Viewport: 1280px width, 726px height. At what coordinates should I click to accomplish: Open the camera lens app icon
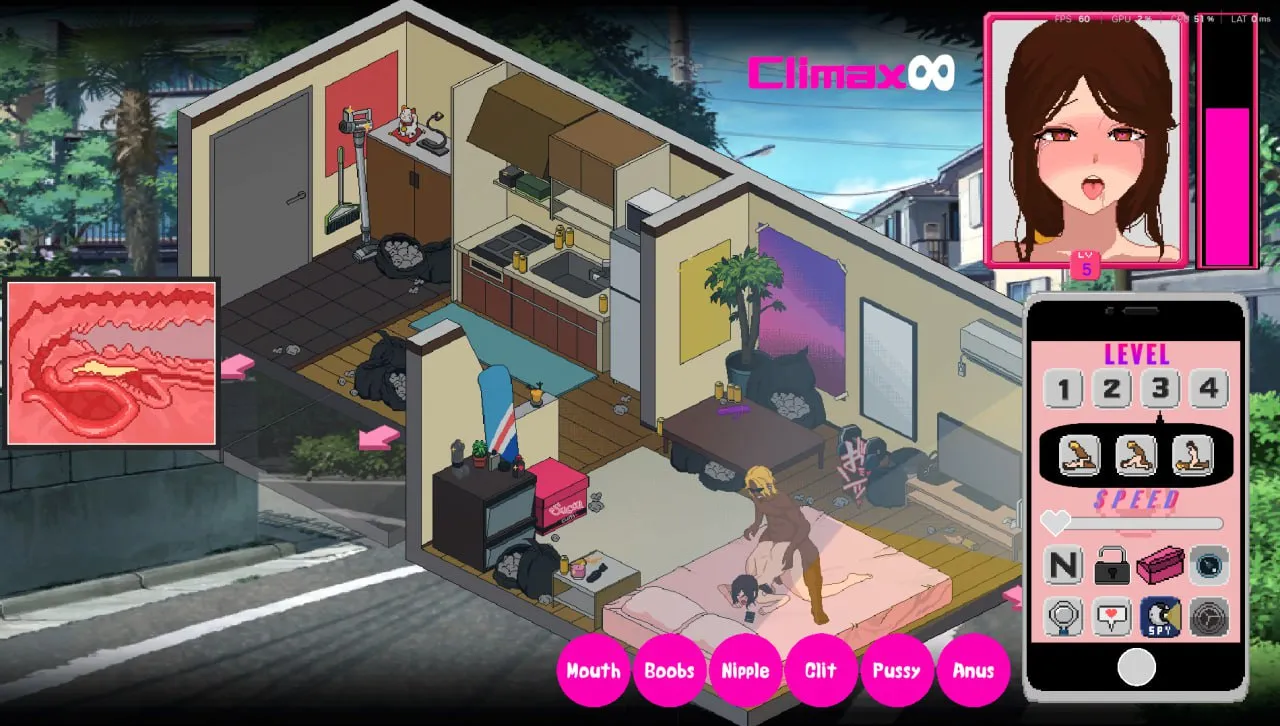tap(1210, 565)
